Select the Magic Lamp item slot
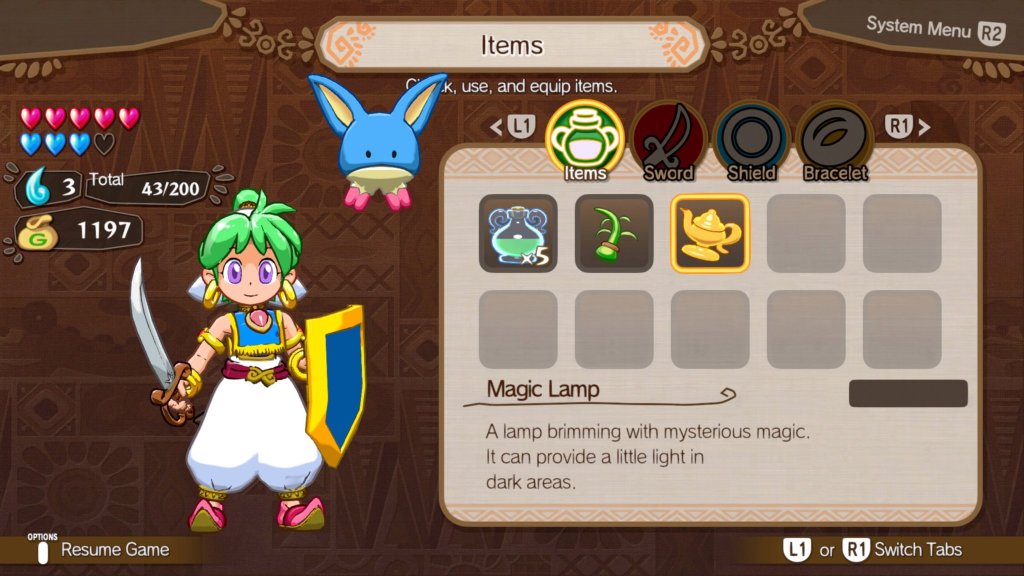Viewport: 1024px width, 576px height. click(x=710, y=233)
